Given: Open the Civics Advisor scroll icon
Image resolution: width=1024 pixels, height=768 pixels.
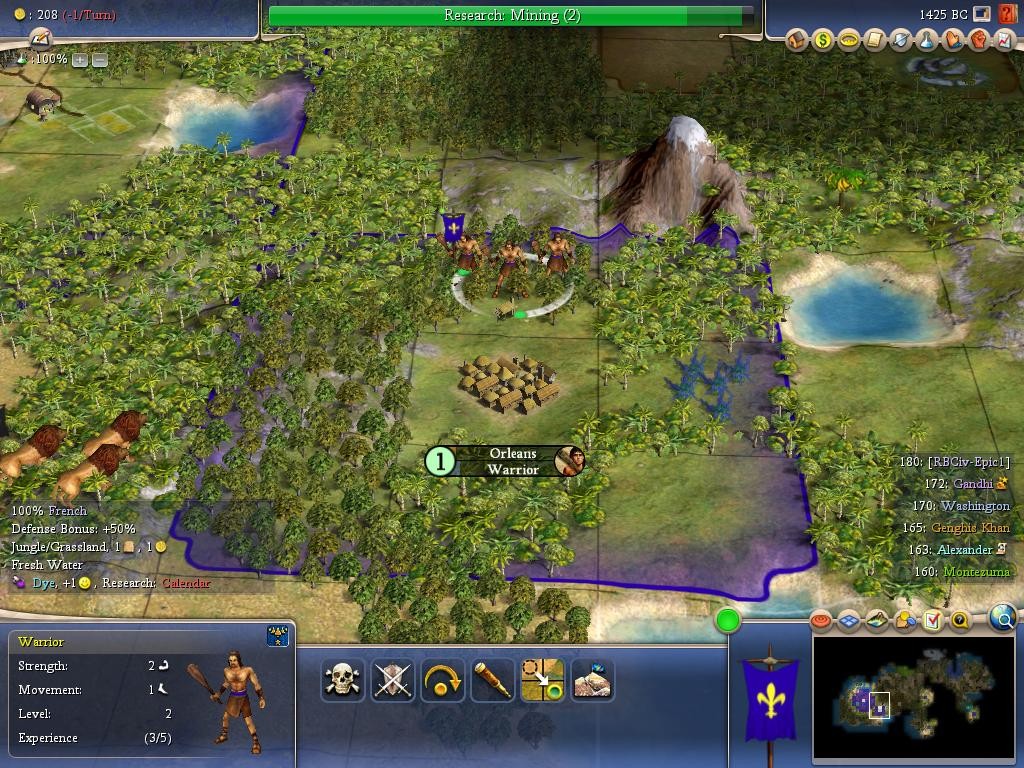Looking at the screenshot, I should [875, 40].
